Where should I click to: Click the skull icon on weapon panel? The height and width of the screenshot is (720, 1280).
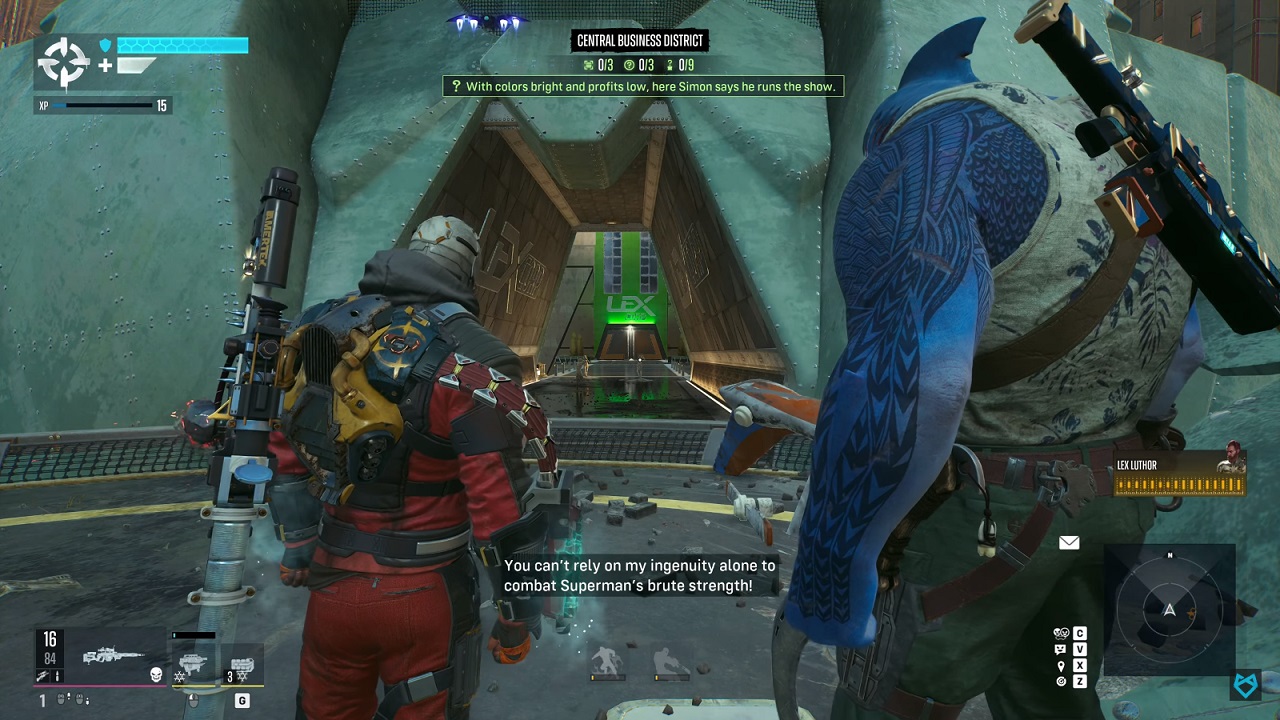156,675
